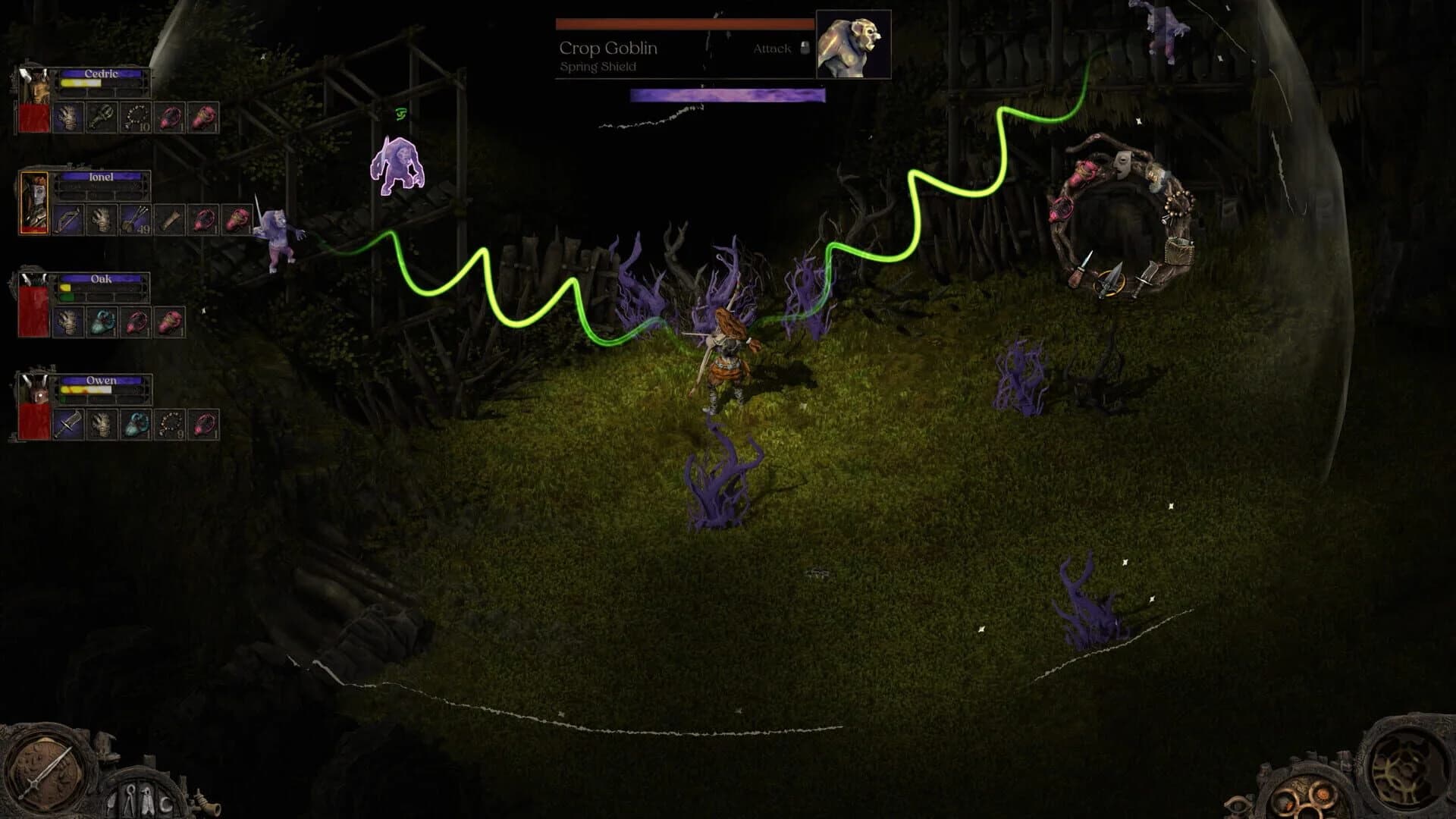Pick the dagger option in the radial menu
The image size is (1456, 819).
click(1082, 269)
